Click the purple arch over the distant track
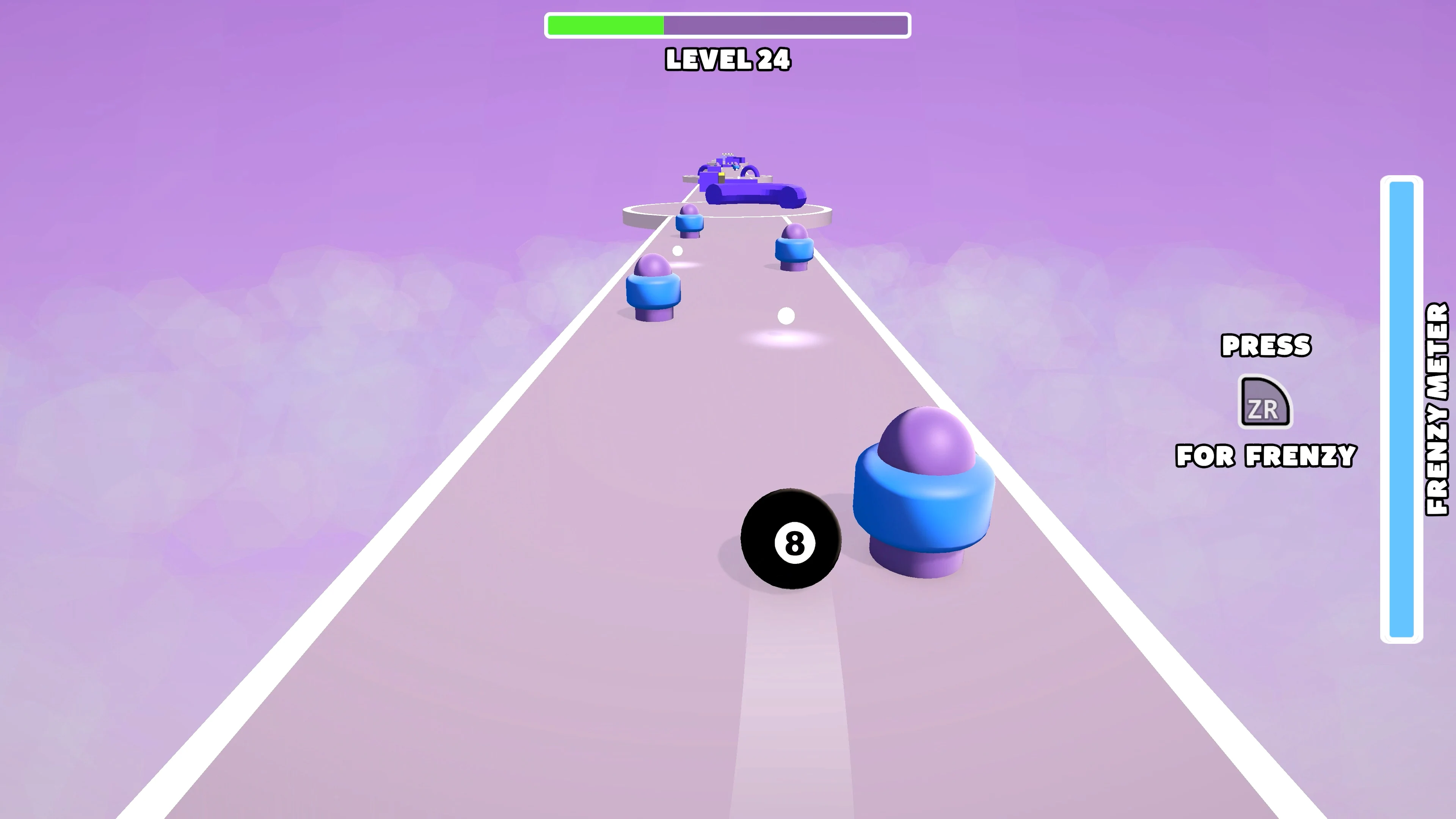 pyautogui.click(x=751, y=171)
